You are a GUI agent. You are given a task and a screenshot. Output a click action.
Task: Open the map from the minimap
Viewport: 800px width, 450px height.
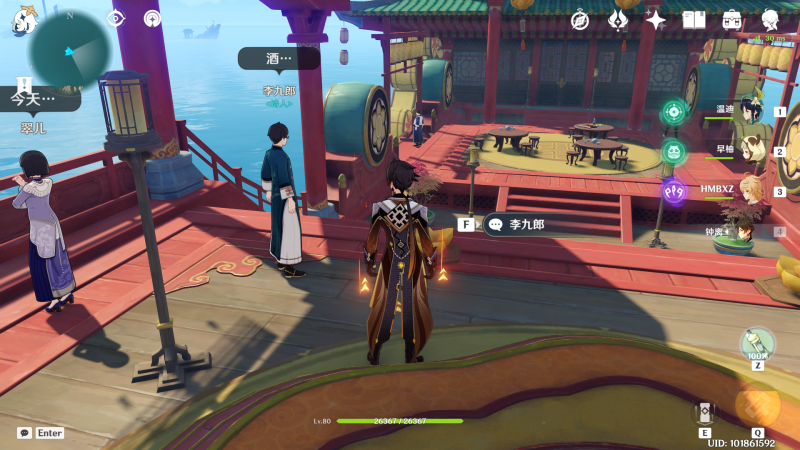click(70, 48)
